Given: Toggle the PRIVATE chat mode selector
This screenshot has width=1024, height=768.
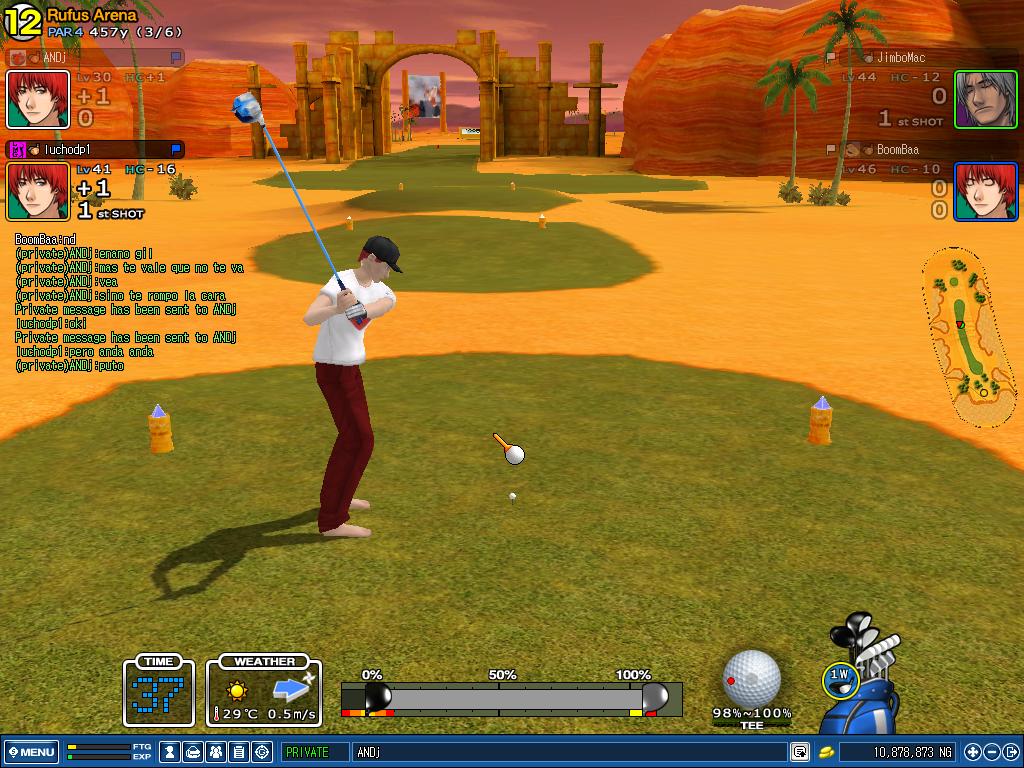Looking at the screenshot, I should point(314,752).
